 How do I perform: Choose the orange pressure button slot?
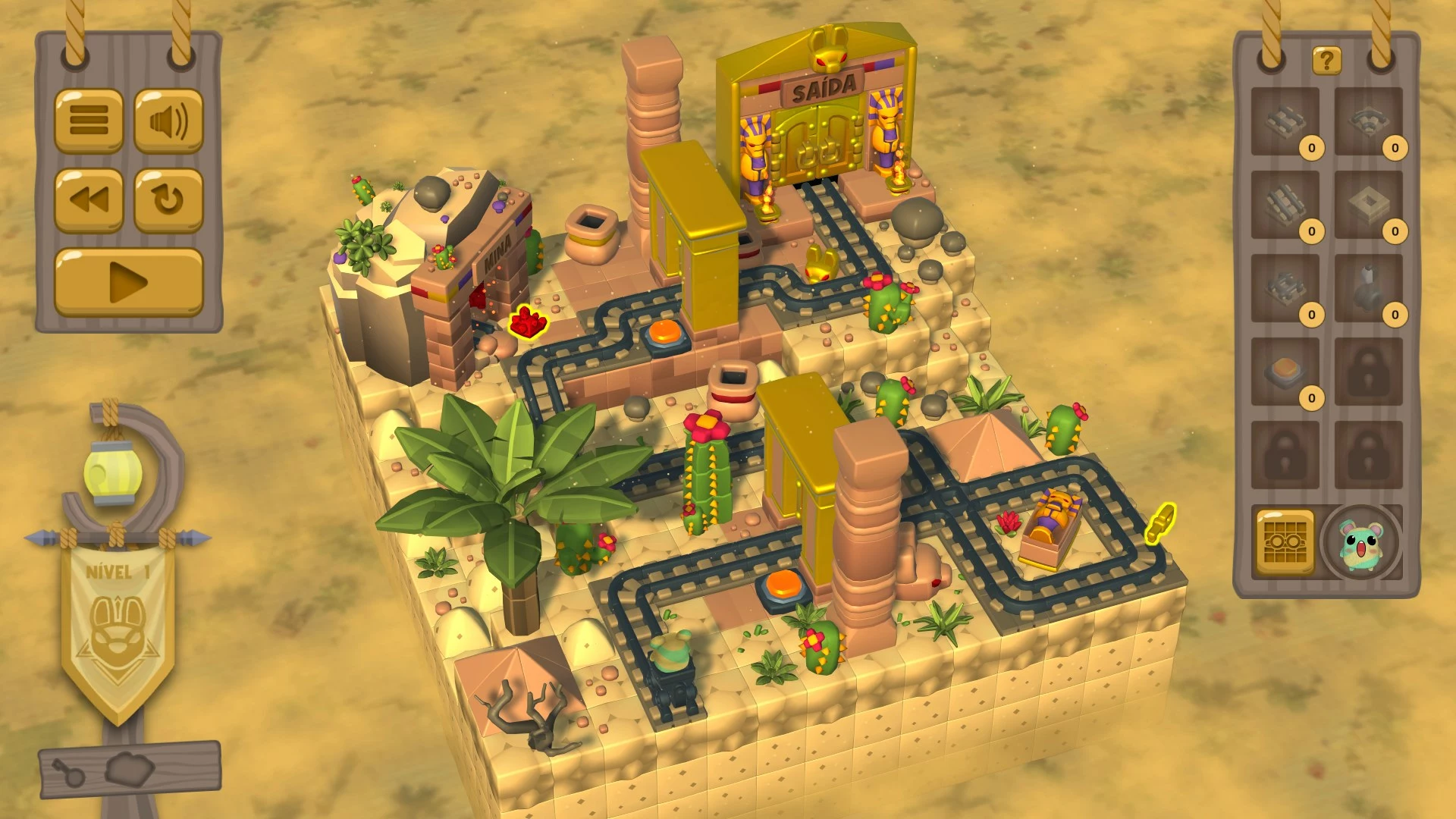click(1285, 372)
